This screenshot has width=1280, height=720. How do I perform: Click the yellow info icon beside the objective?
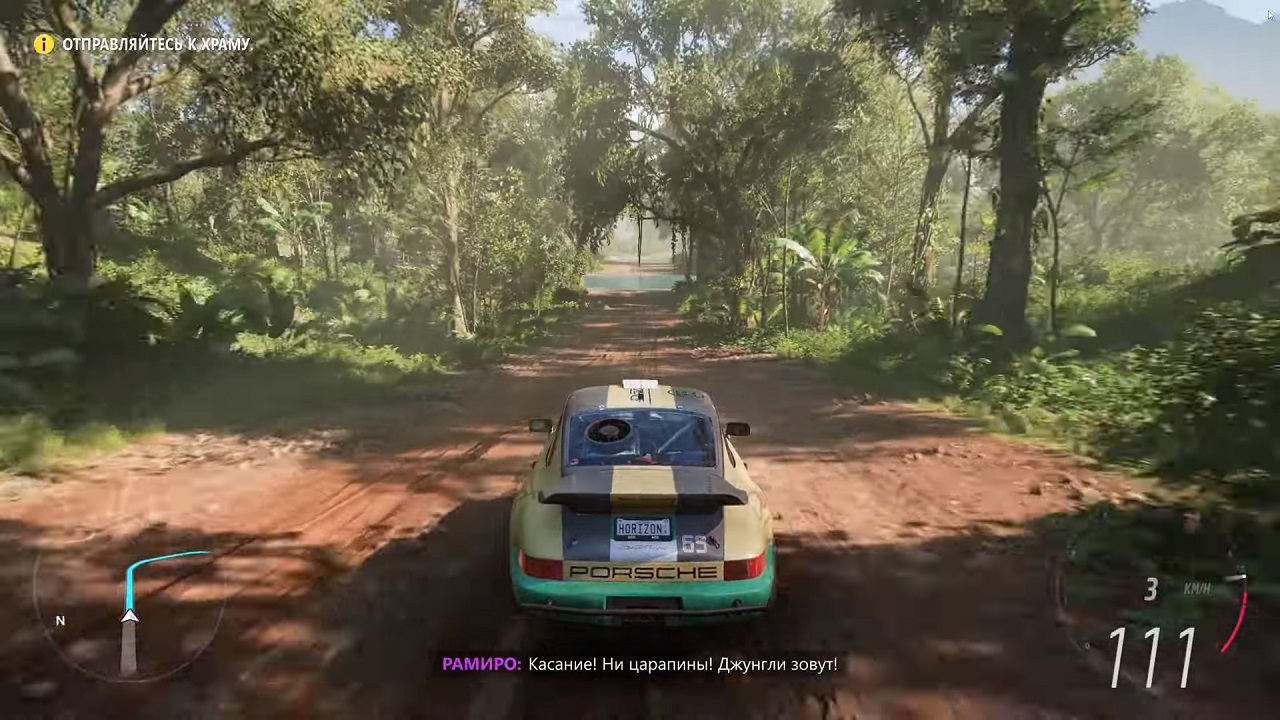pos(44,44)
